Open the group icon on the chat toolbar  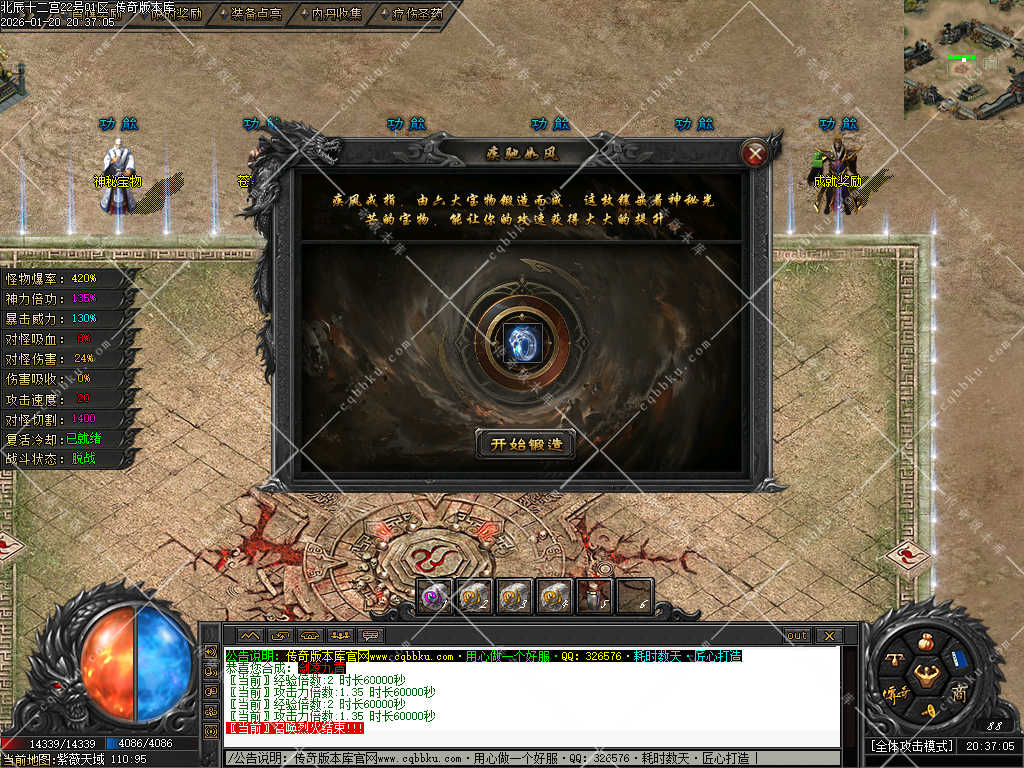click(341, 635)
